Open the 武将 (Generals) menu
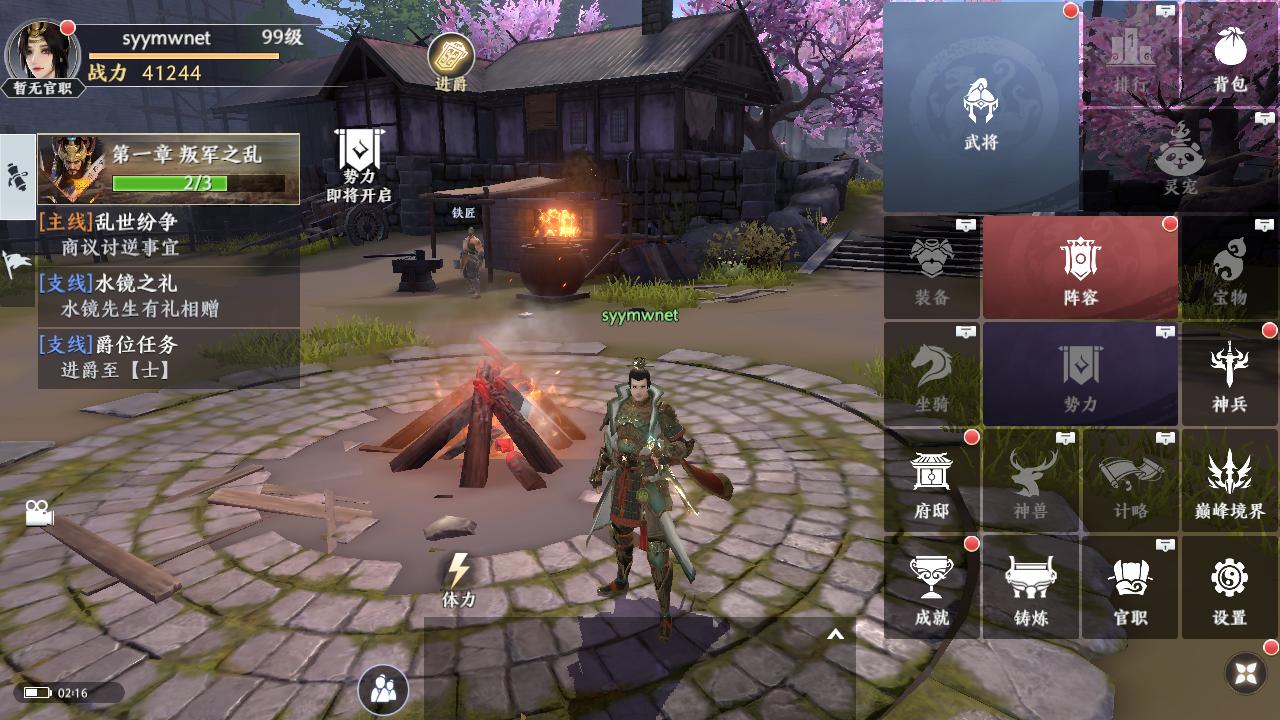Viewport: 1280px width, 720px height. point(981,110)
